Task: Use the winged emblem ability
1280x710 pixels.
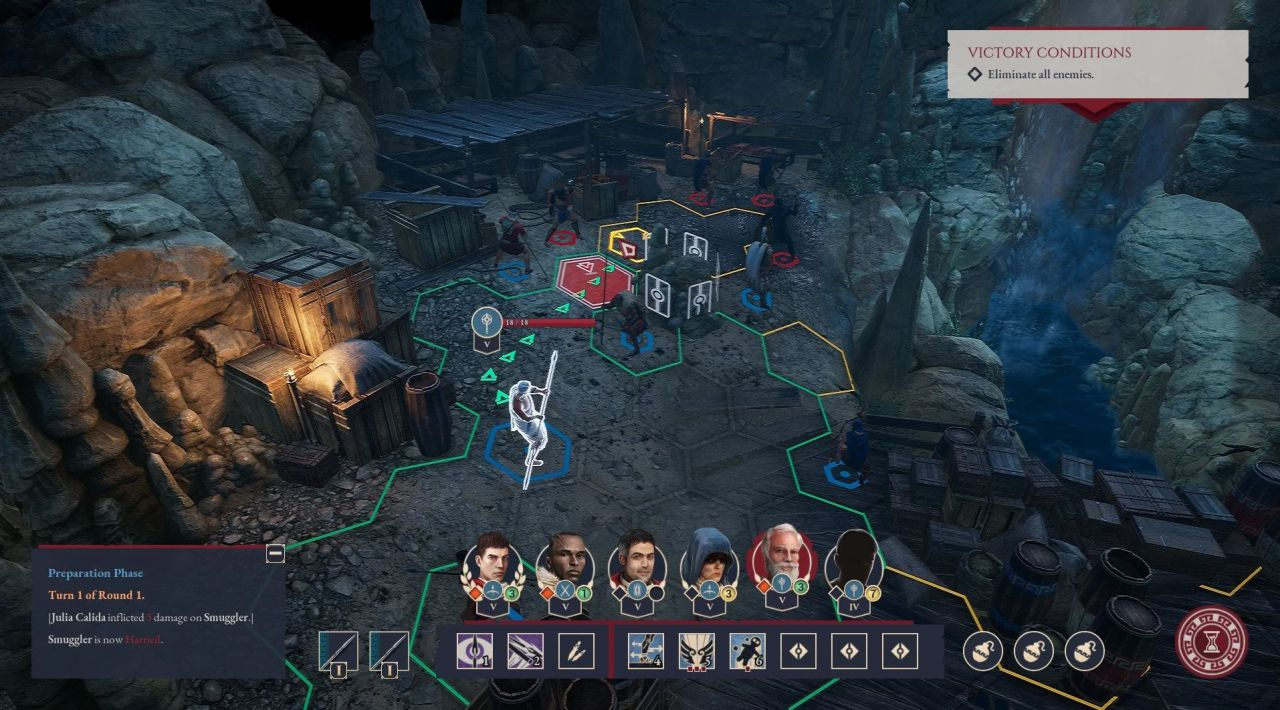Action: coord(696,652)
